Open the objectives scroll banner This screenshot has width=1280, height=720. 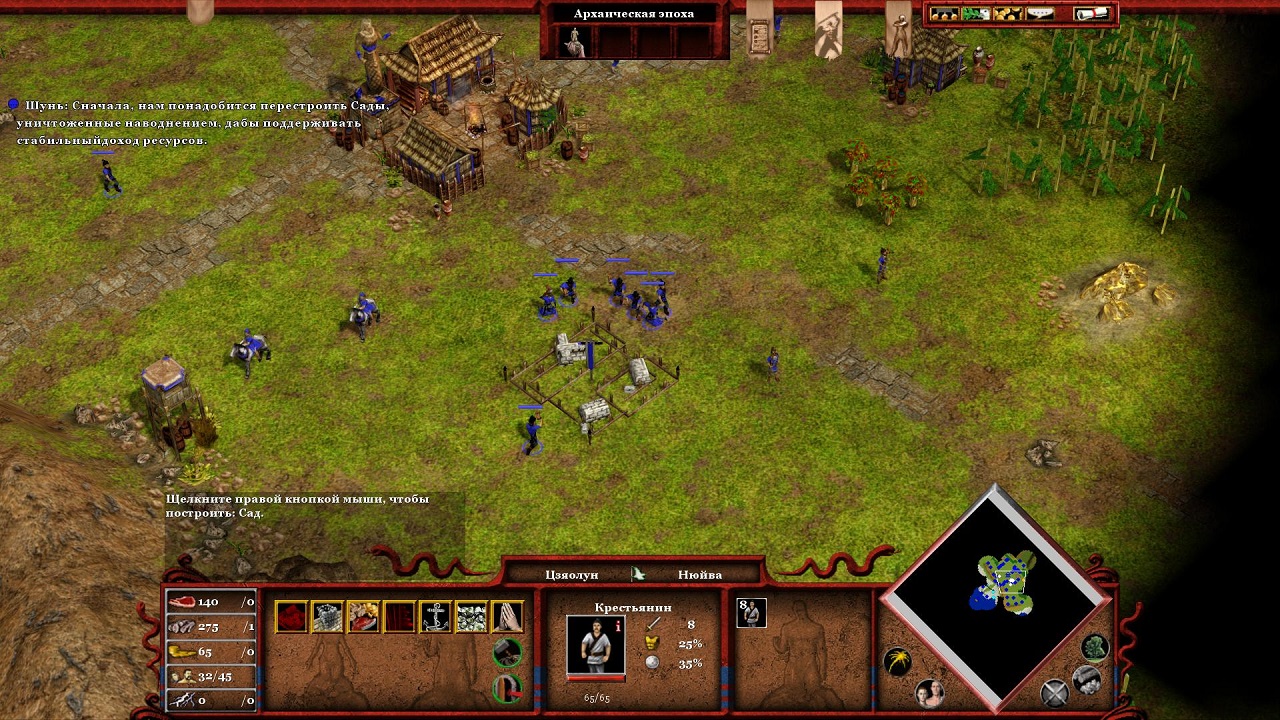tap(761, 28)
